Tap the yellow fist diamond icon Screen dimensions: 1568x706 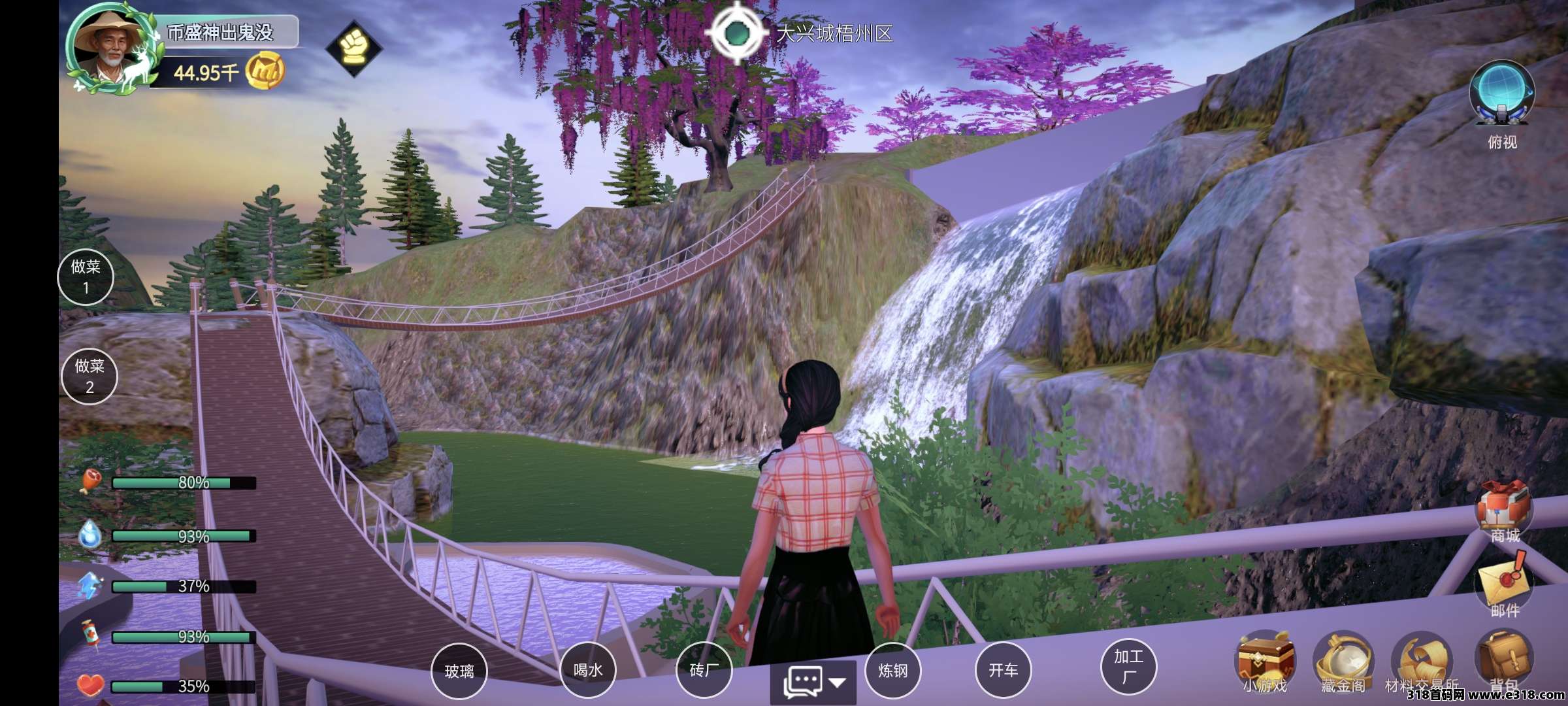(353, 48)
